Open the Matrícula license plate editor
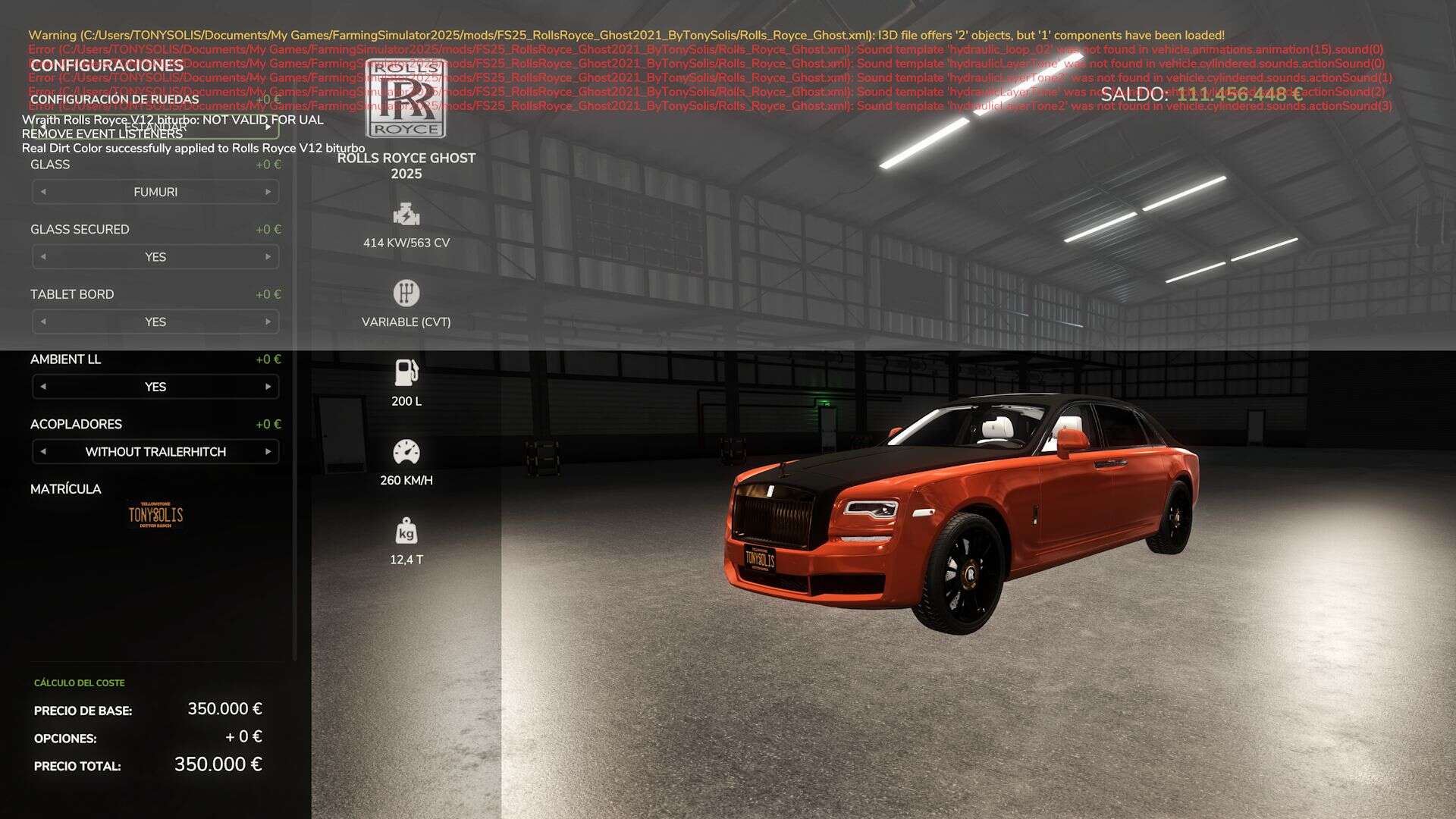 (x=155, y=516)
